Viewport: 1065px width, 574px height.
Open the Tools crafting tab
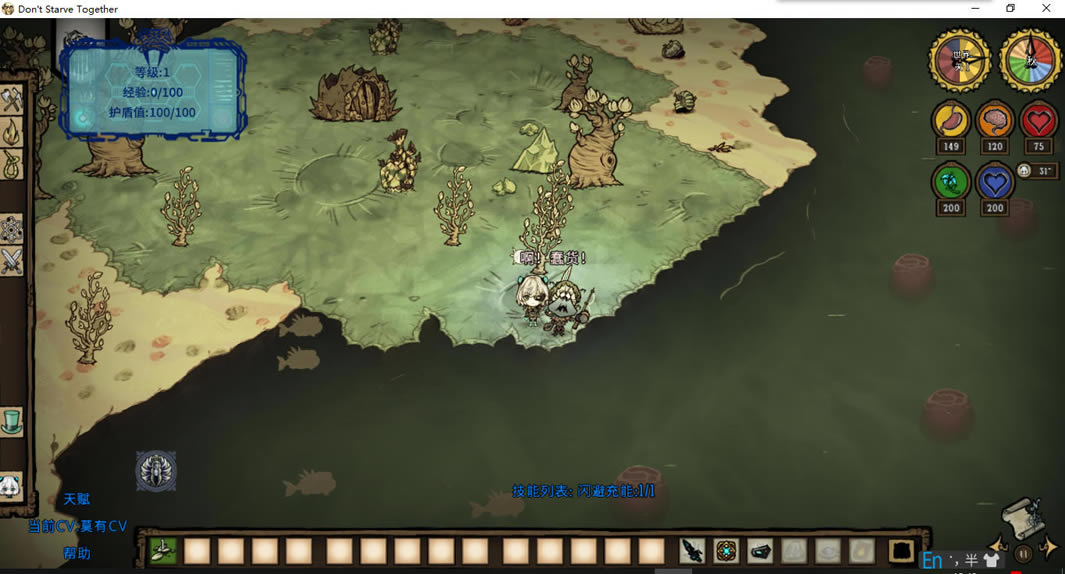coord(11,100)
